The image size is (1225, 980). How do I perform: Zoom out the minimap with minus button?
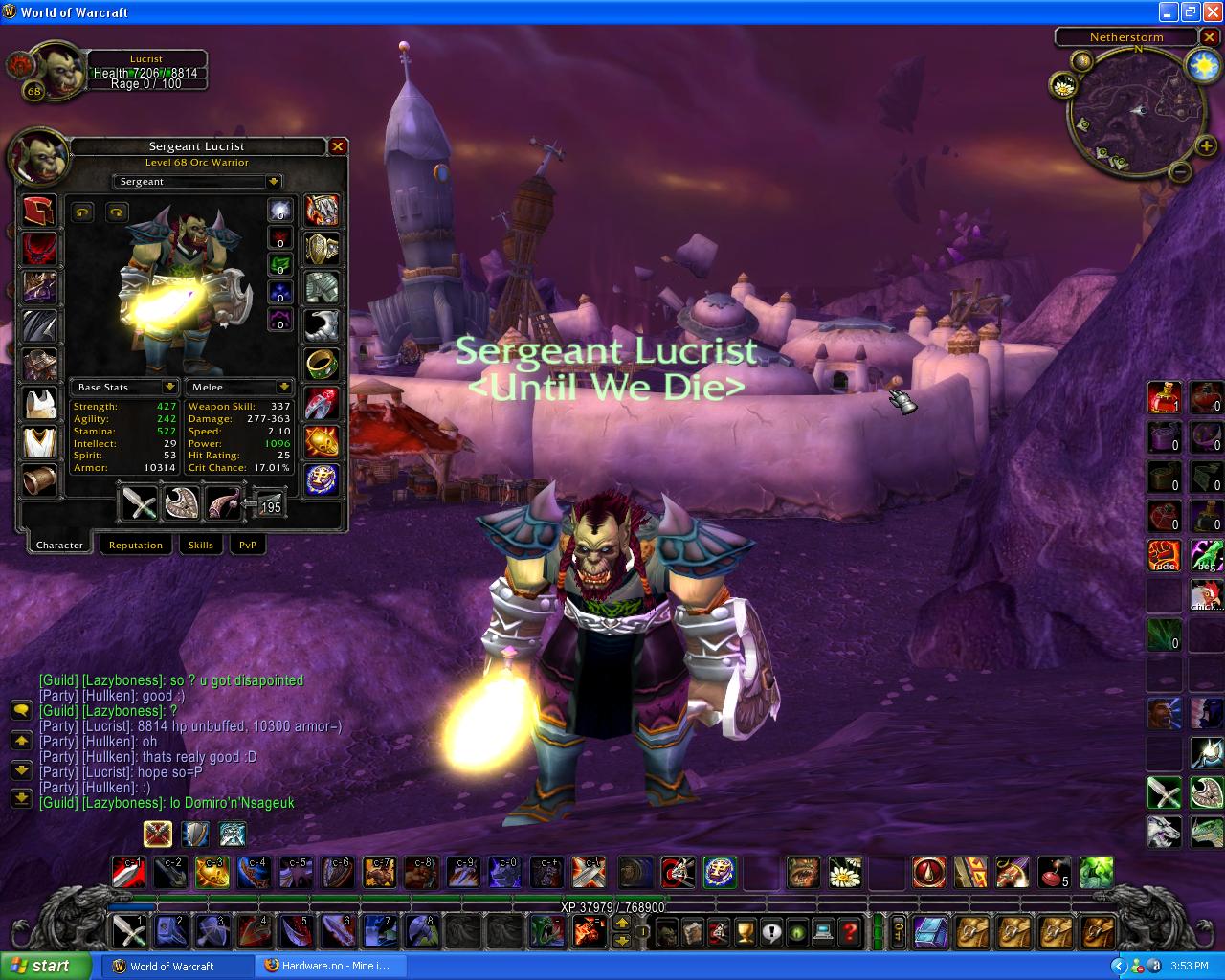(1181, 172)
